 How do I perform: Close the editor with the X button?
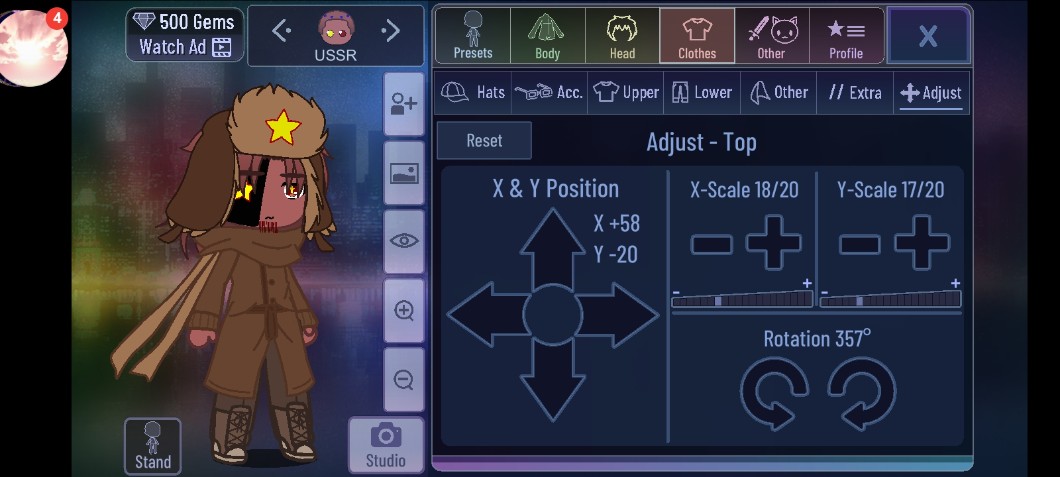(x=927, y=36)
